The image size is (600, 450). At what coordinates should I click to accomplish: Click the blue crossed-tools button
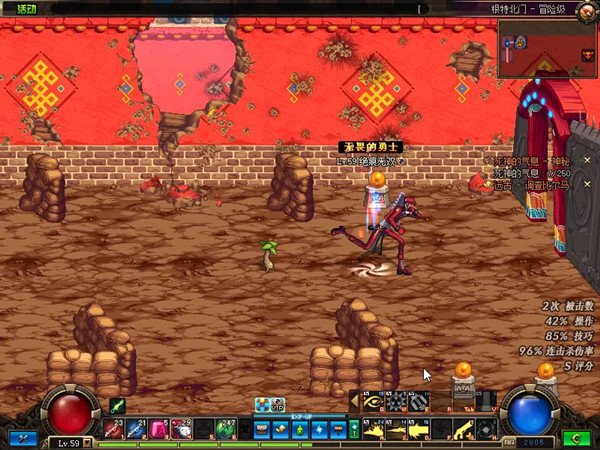[21, 438]
